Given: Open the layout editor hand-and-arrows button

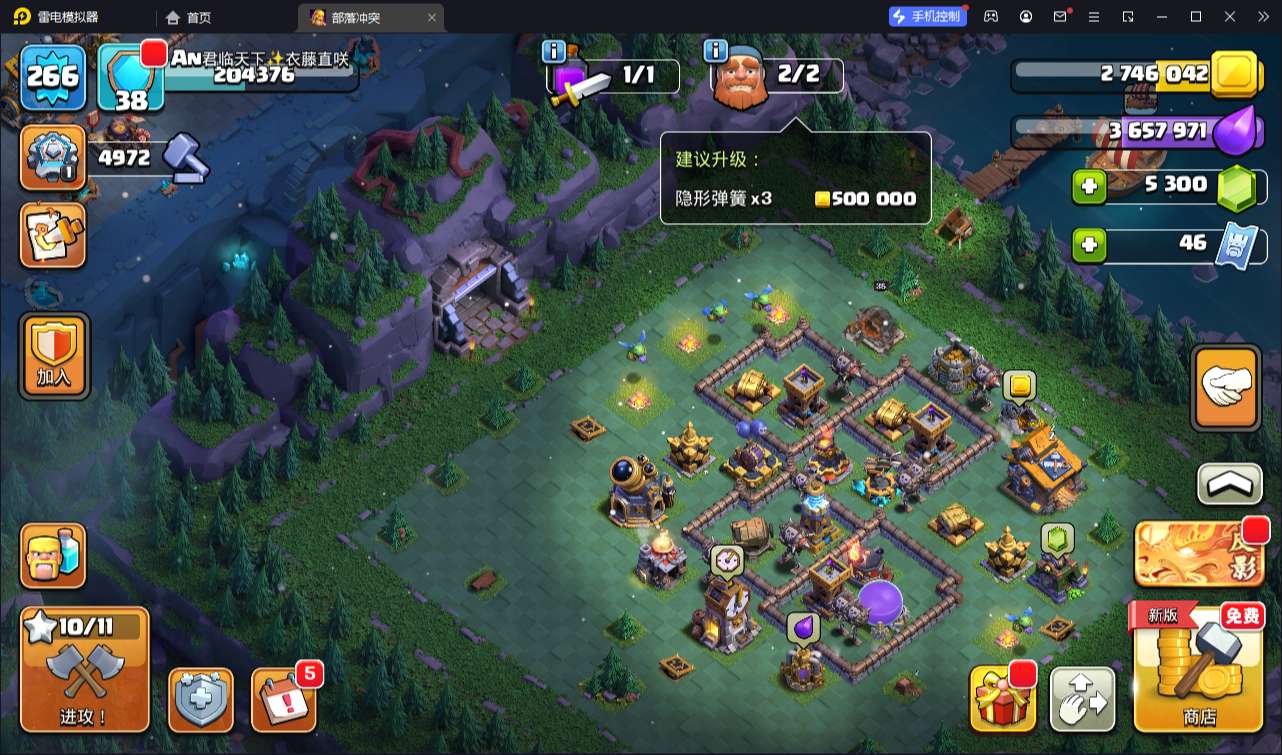Looking at the screenshot, I should tap(1083, 699).
